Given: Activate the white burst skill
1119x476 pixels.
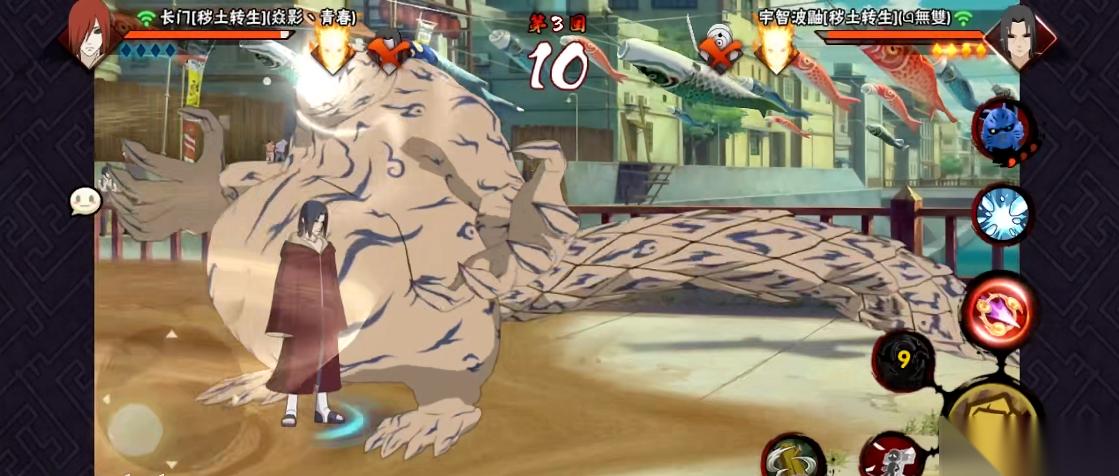Looking at the screenshot, I should tap(1001, 213).
